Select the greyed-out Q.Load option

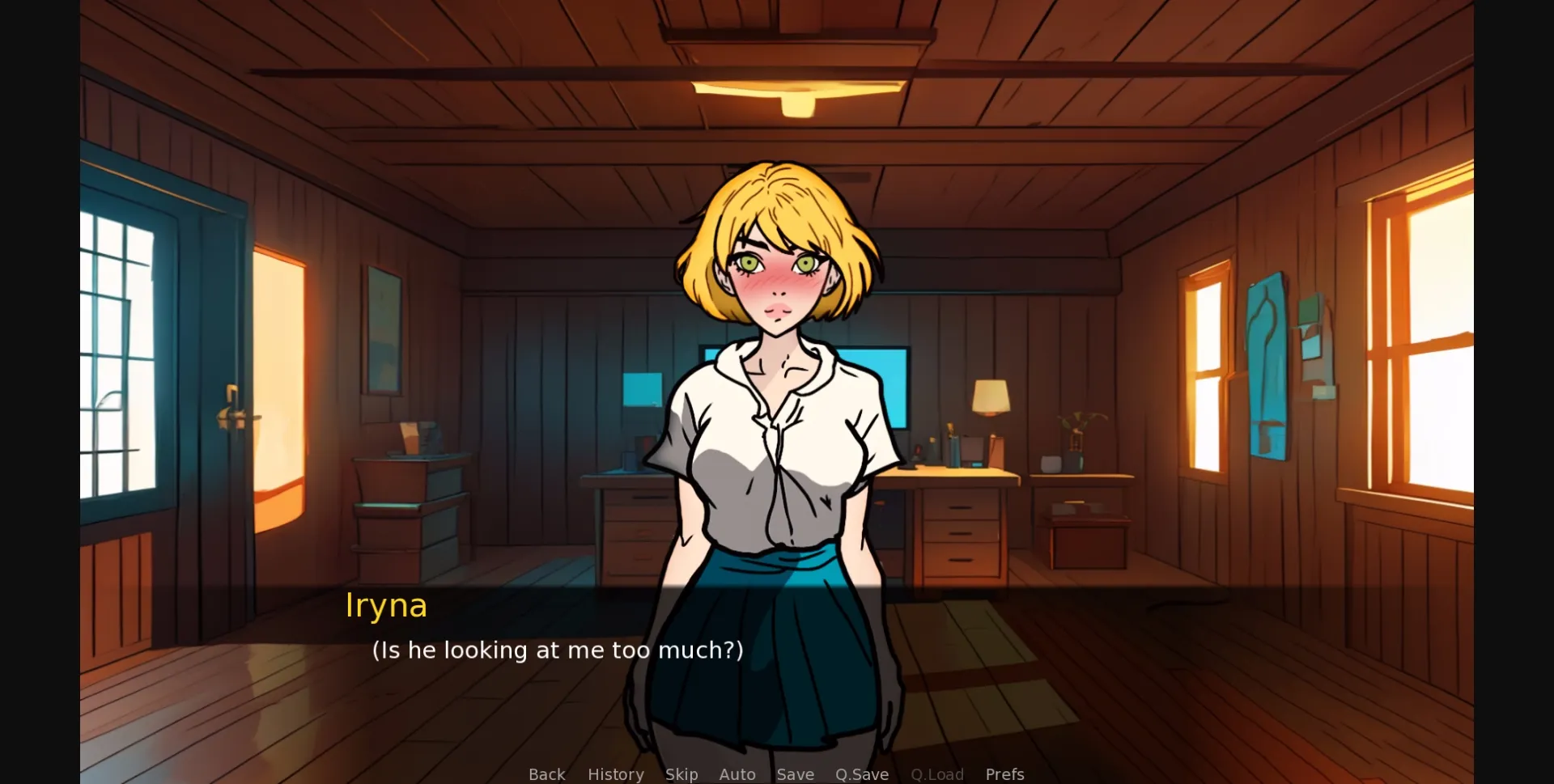click(x=936, y=774)
